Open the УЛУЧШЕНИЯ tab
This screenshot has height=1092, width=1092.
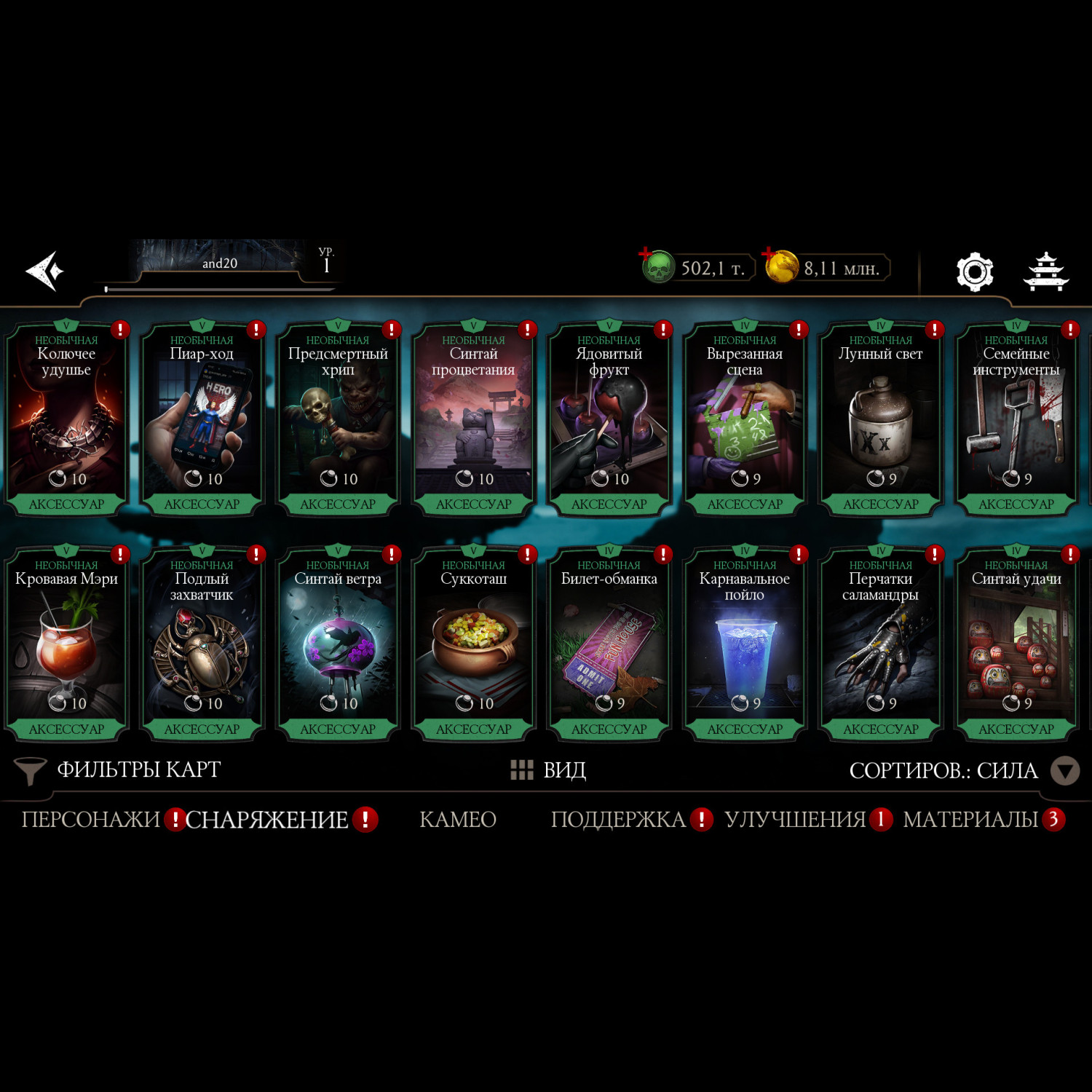pos(795,820)
